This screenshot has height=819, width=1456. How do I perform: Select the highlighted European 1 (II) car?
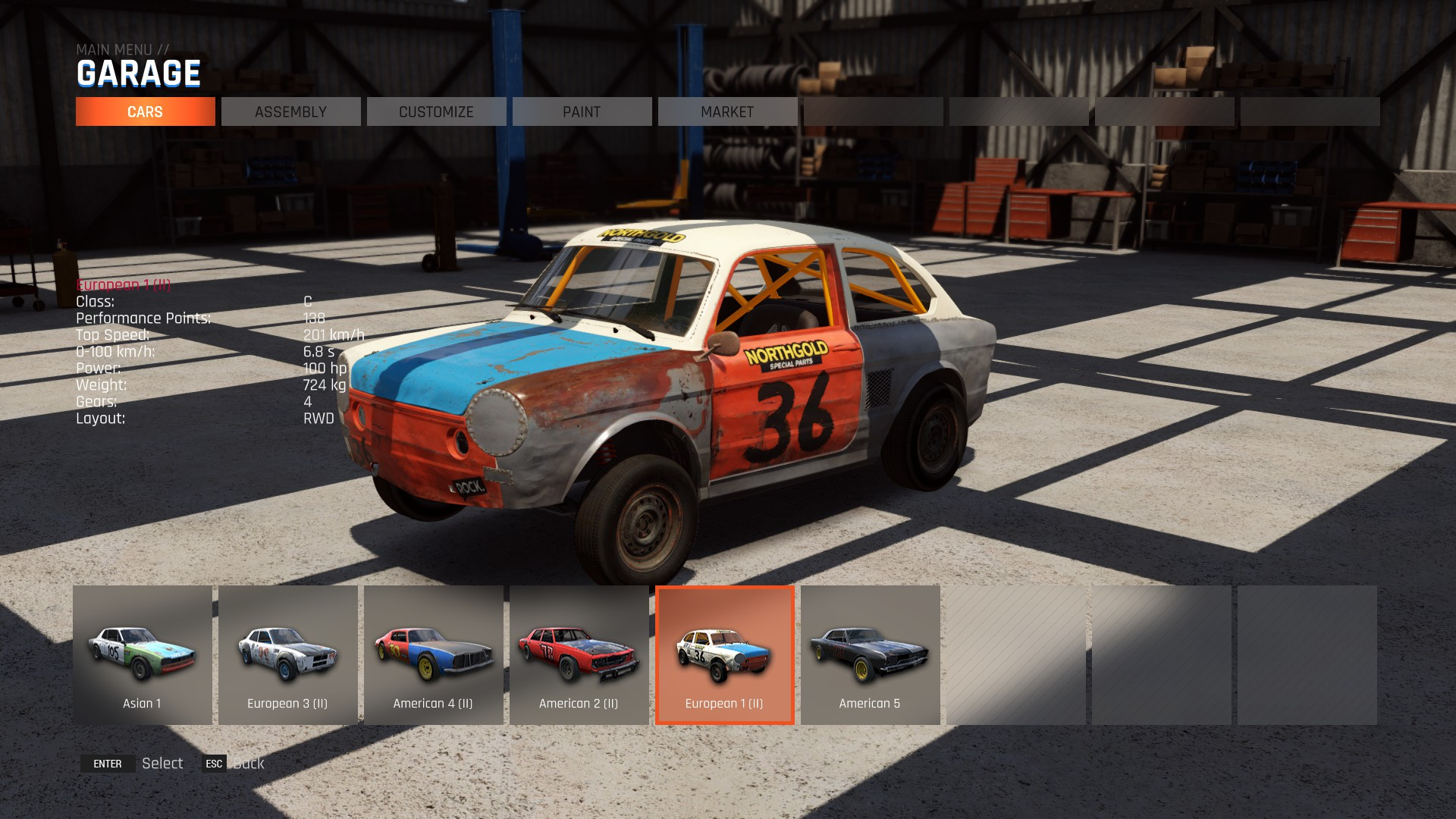pyautogui.click(x=725, y=654)
